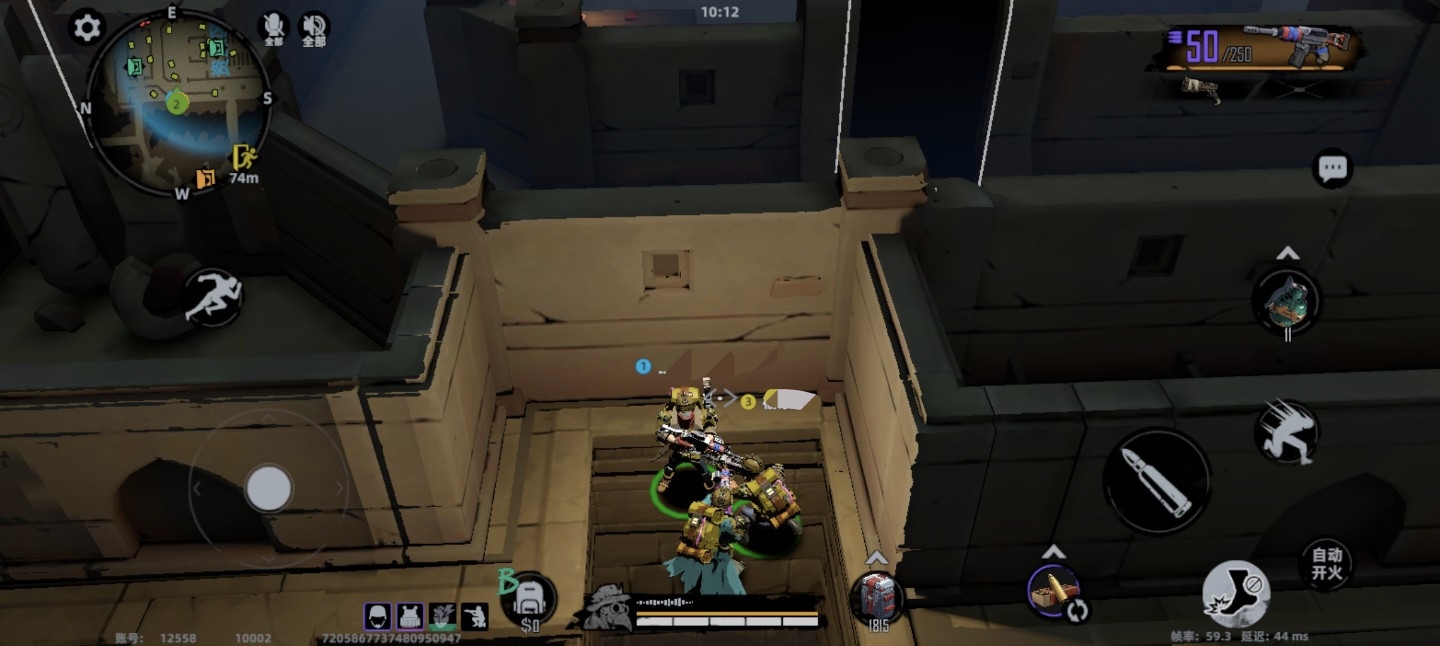1440x646 pixels.
Task: Activate the dodge roll button
Action: coord(1287,431)
